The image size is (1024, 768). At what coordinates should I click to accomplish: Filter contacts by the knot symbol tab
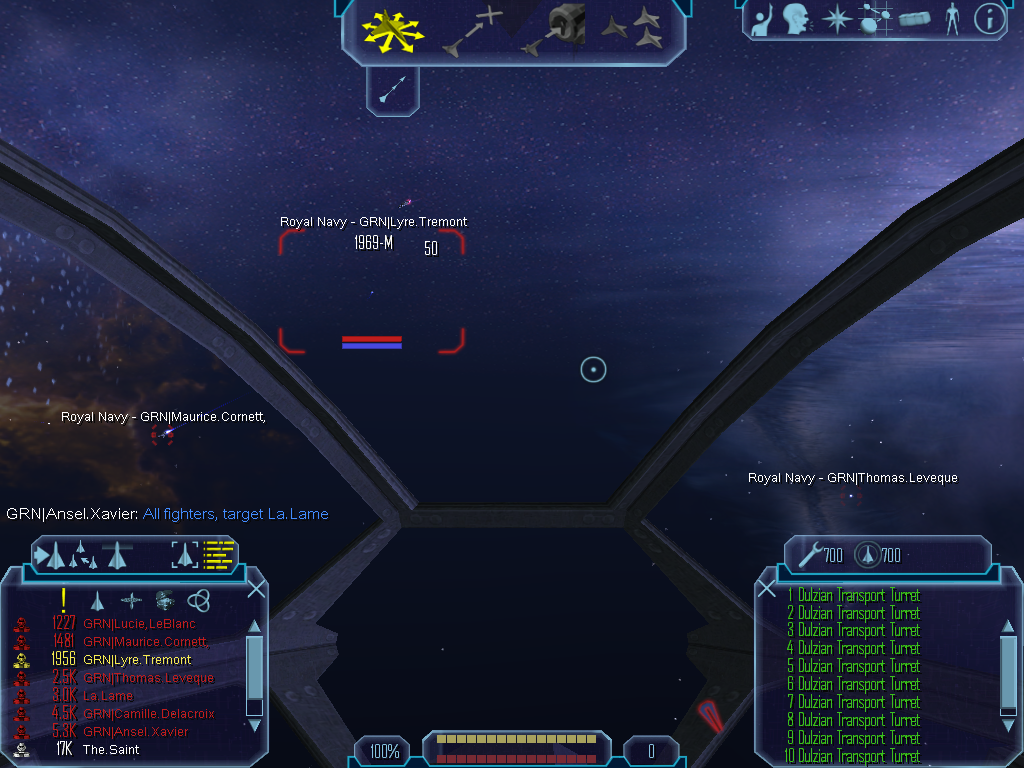click(199, 600)
